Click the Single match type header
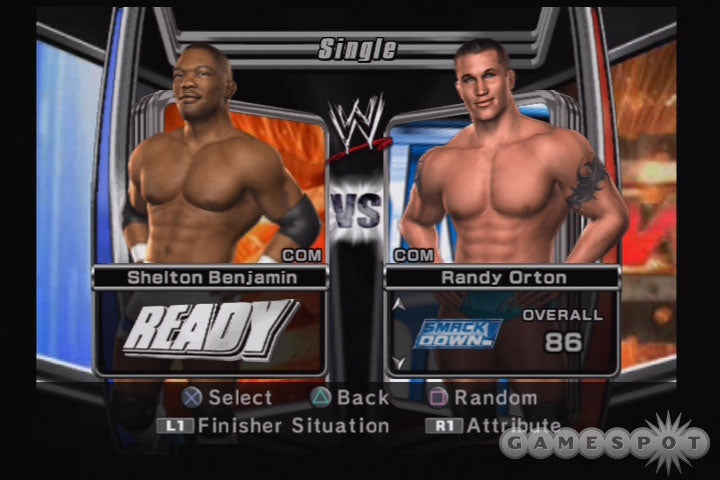 (x=357, y=48)
